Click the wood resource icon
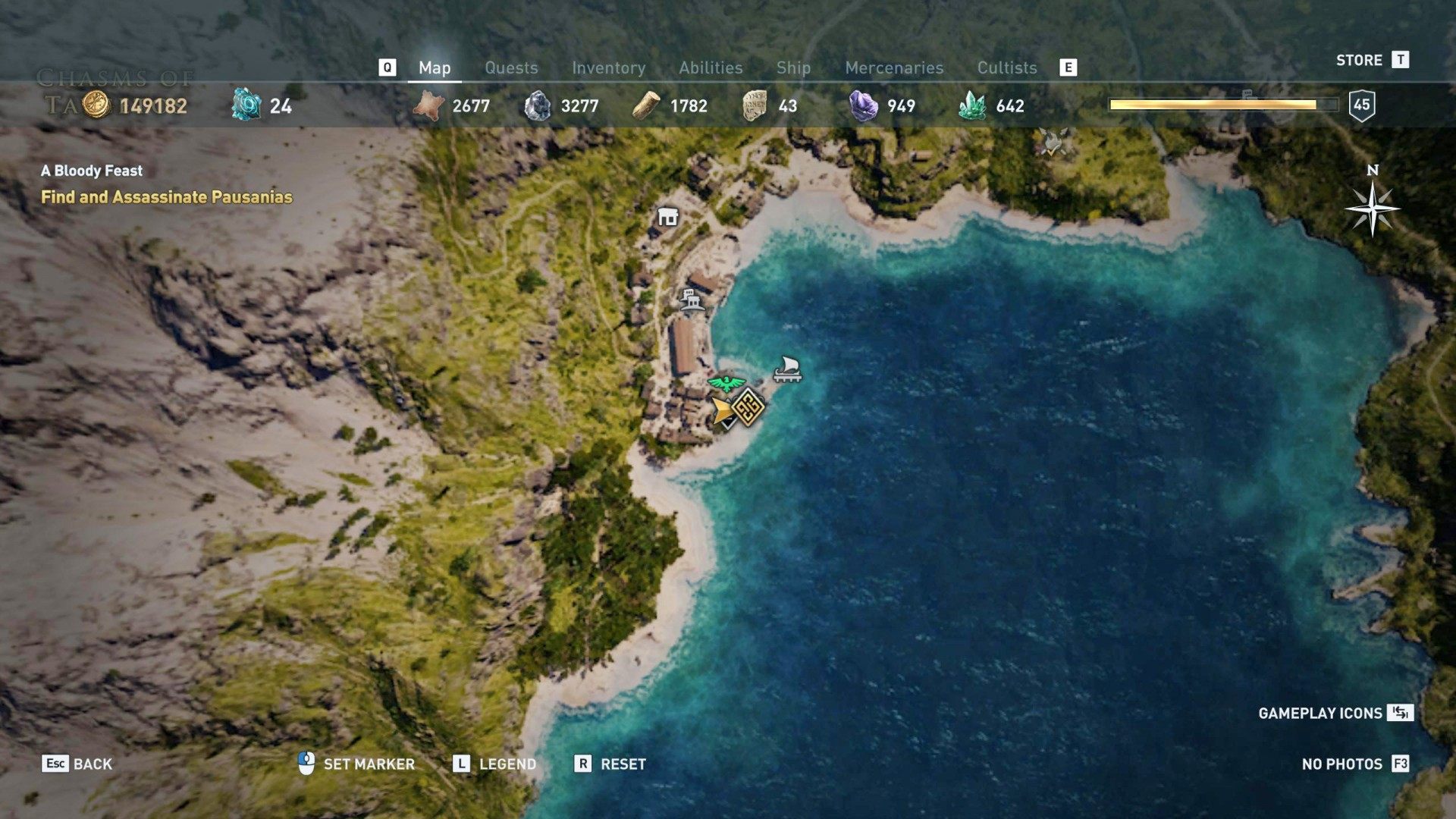1456x819 pixels. click(648, 106)
